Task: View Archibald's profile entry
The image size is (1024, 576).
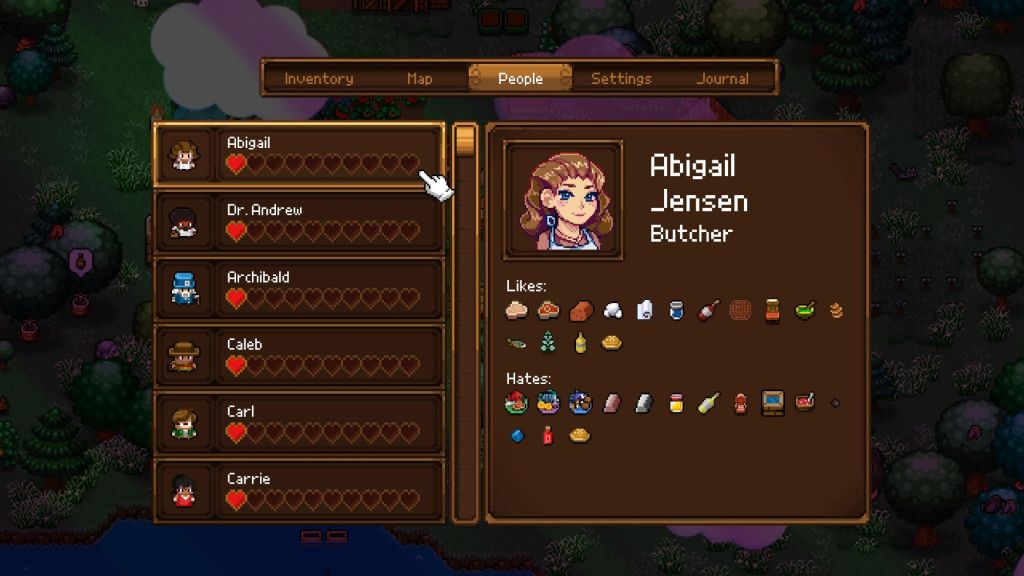Action: (x=298, y=289)
